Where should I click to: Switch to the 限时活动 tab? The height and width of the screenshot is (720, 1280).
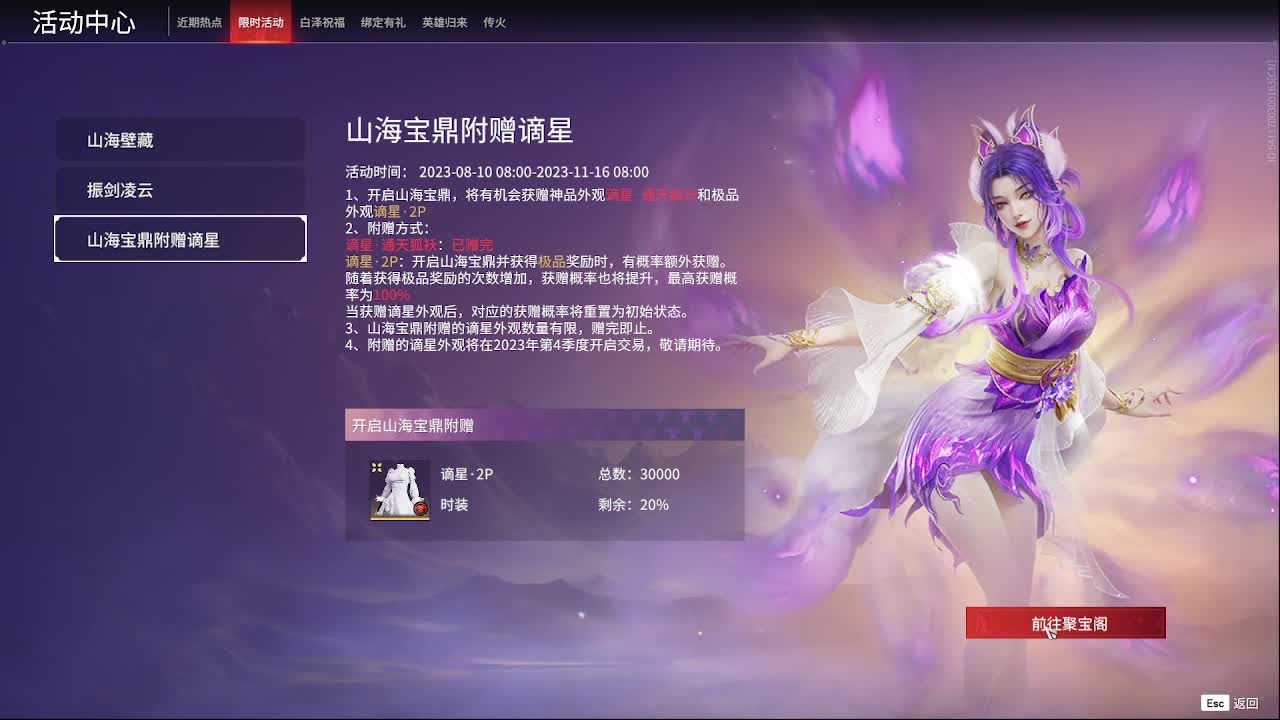[x=260, y=21]
